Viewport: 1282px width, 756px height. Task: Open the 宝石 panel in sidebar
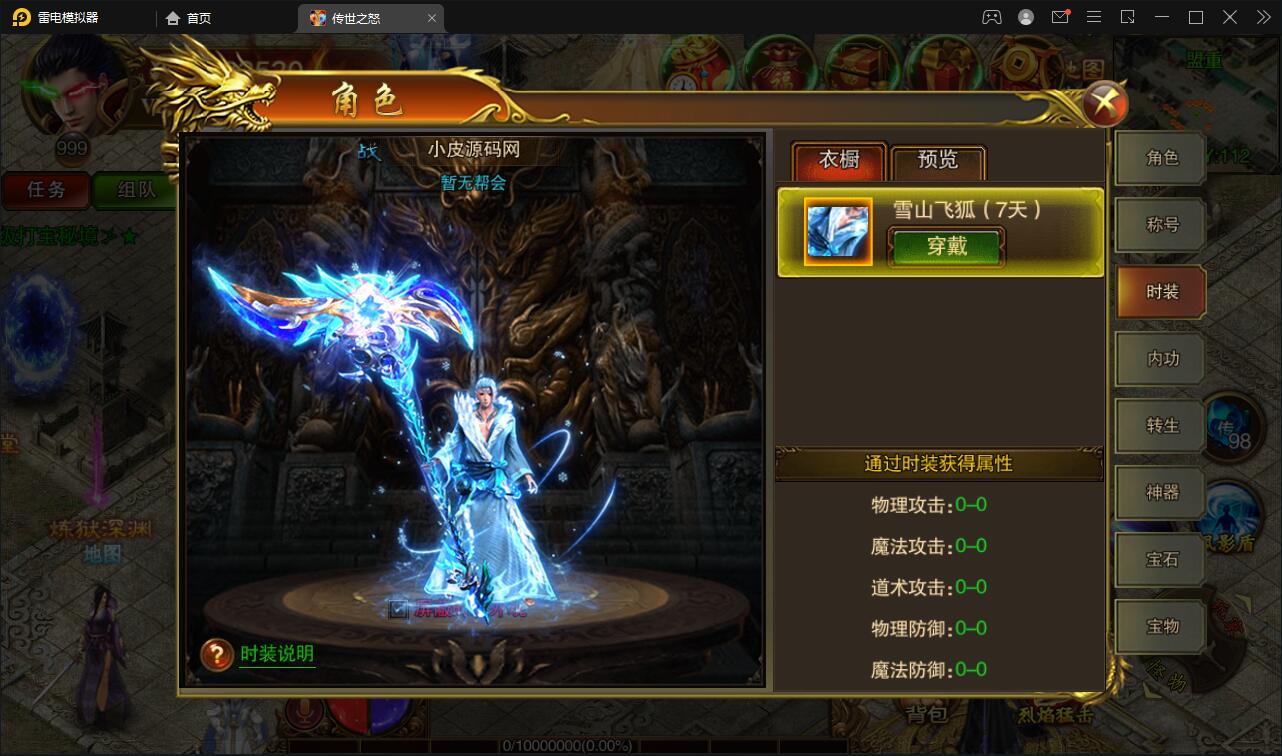(x=1159, y=559)
